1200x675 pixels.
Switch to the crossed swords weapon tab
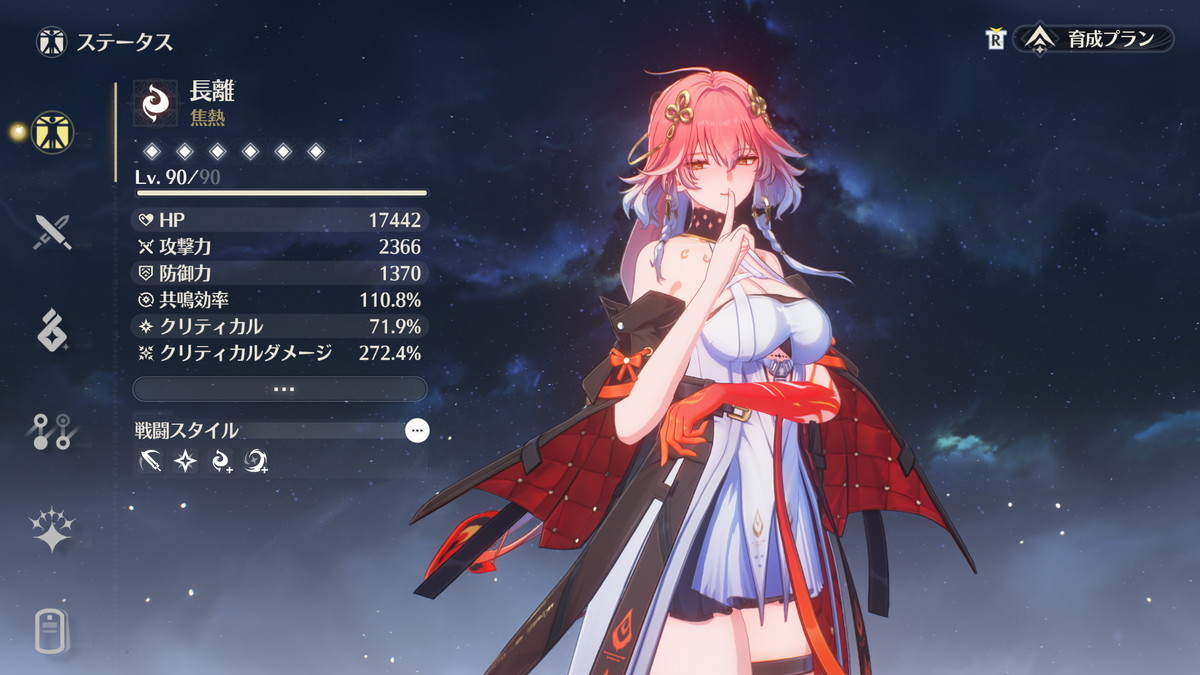point(50,232)
